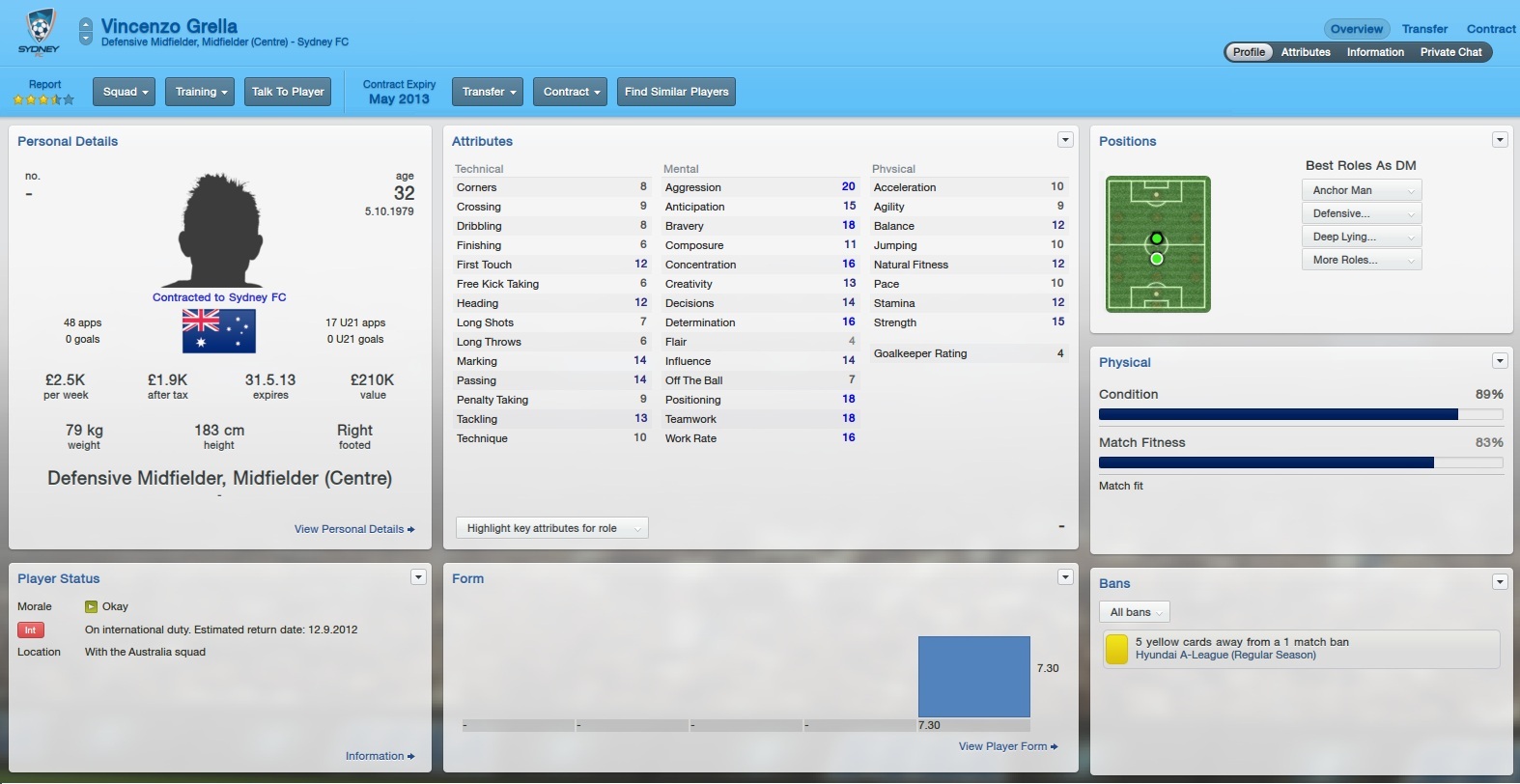Image resolution: width=1520 pixels, height=784 pixels.
Task: View Personal Details link
Action: (x=353, y=529)
